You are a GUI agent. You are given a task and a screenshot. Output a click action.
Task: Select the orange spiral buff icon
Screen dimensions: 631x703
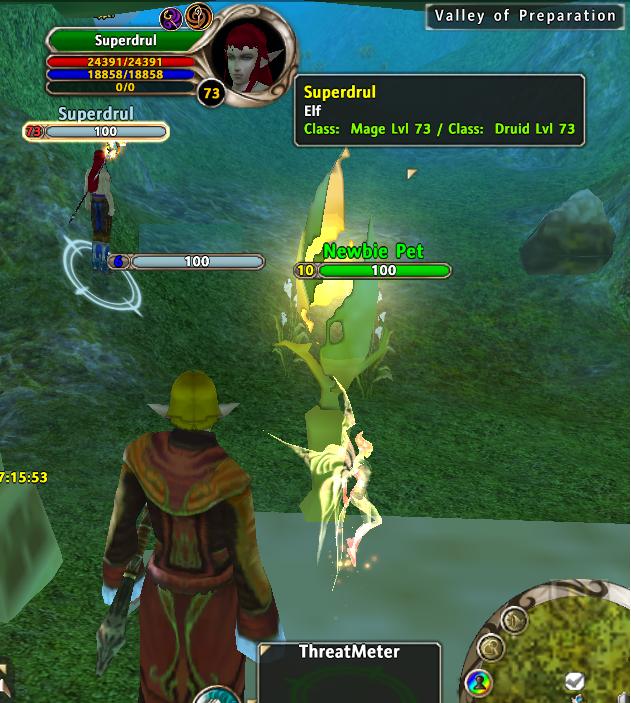tap(199, 17)
